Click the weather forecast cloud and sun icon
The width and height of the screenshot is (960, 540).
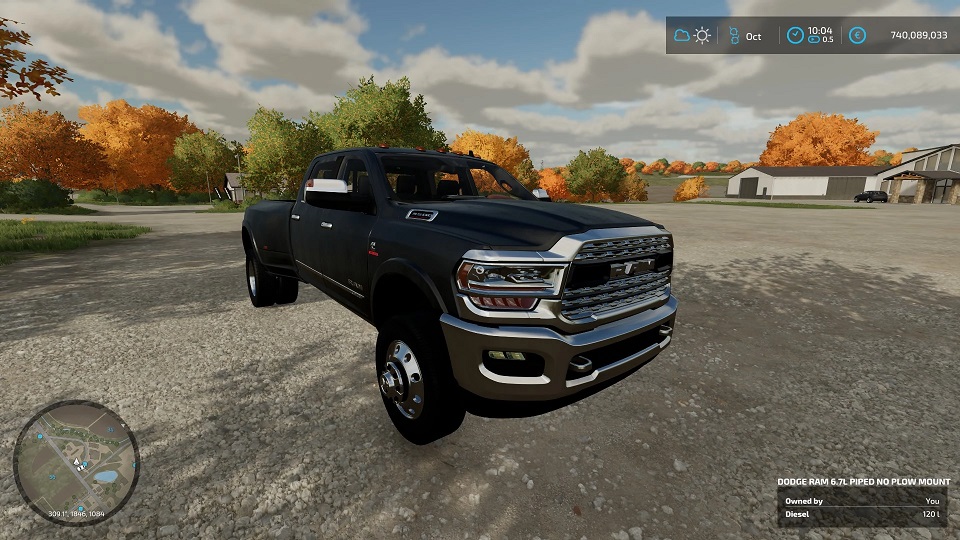(x=692, y=36)
